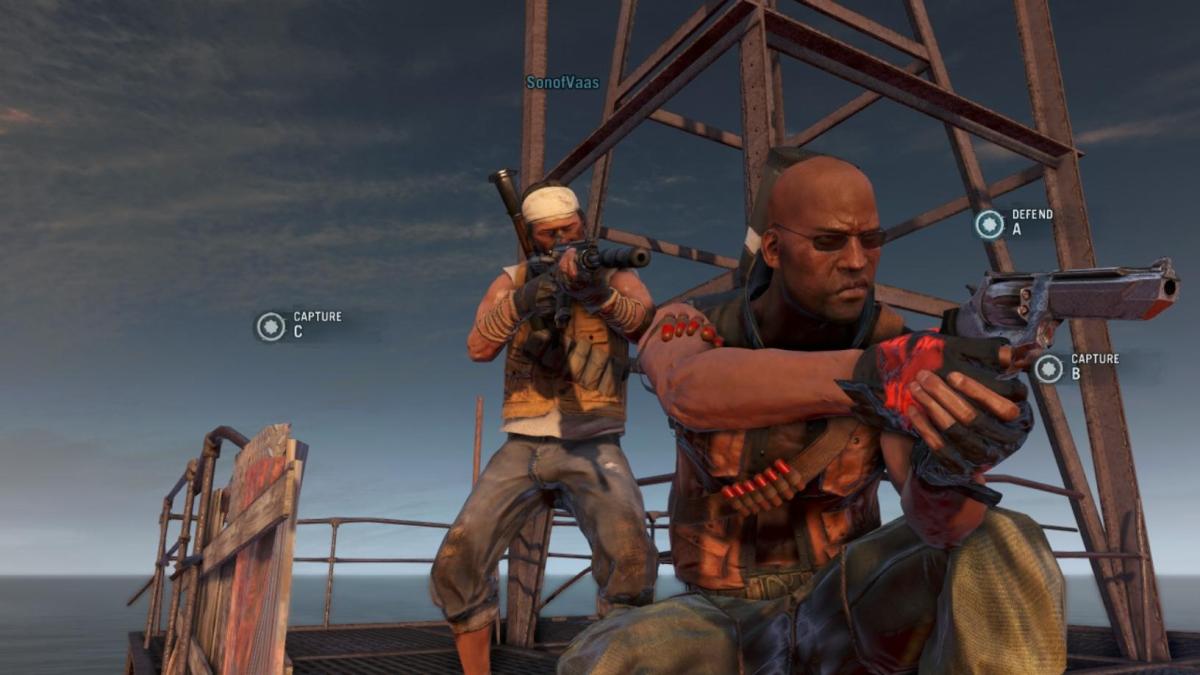Viewport: 1200px width, 675px height.
Task: Select the Capture B objective marker
Action: click(1048, 368)
